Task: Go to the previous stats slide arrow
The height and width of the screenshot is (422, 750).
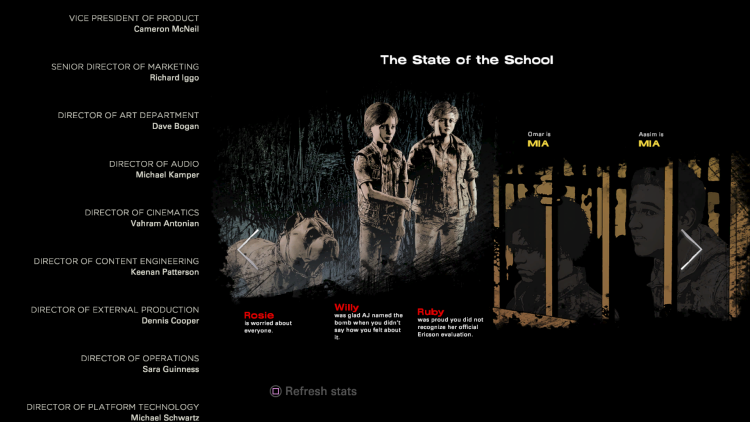Action: point(248,249)
